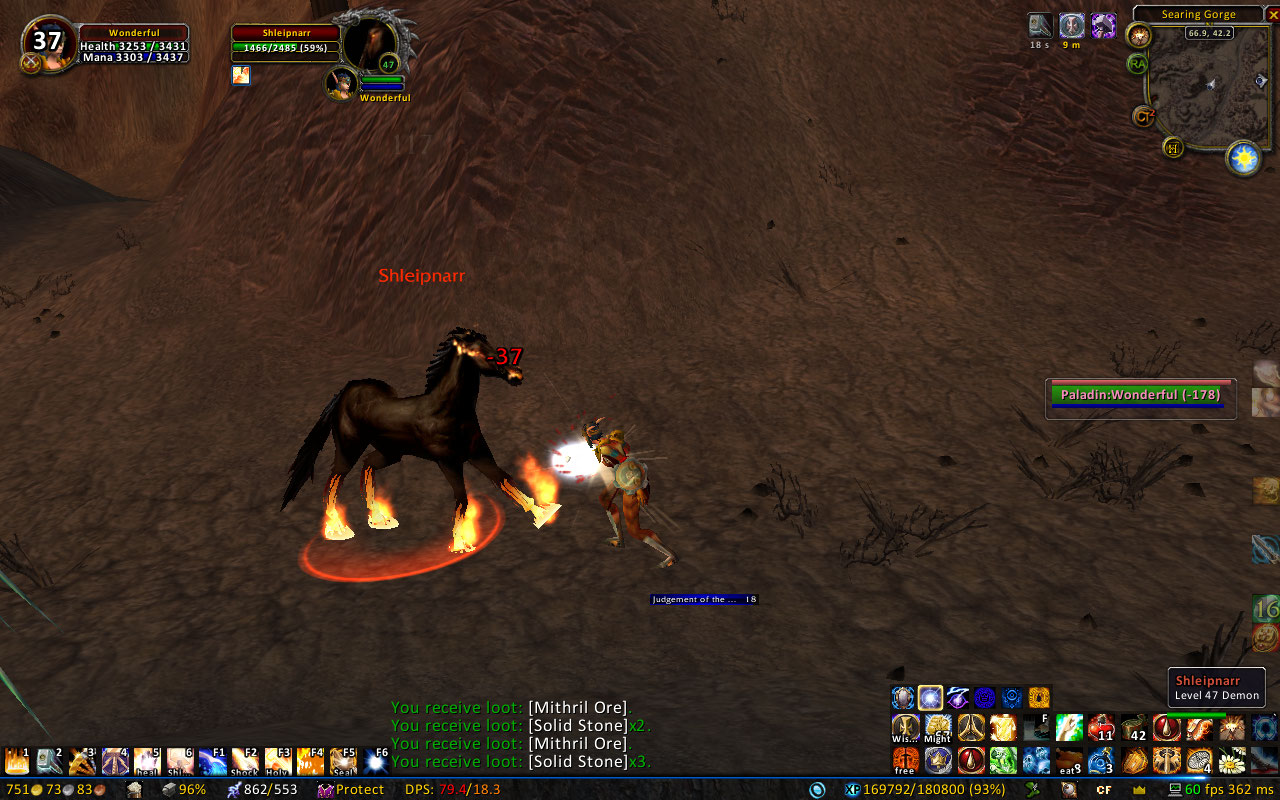Cast the Holy spell on F3
Image resolution: width=1280 pixels, height=800 pixels.
pos(278,762)
